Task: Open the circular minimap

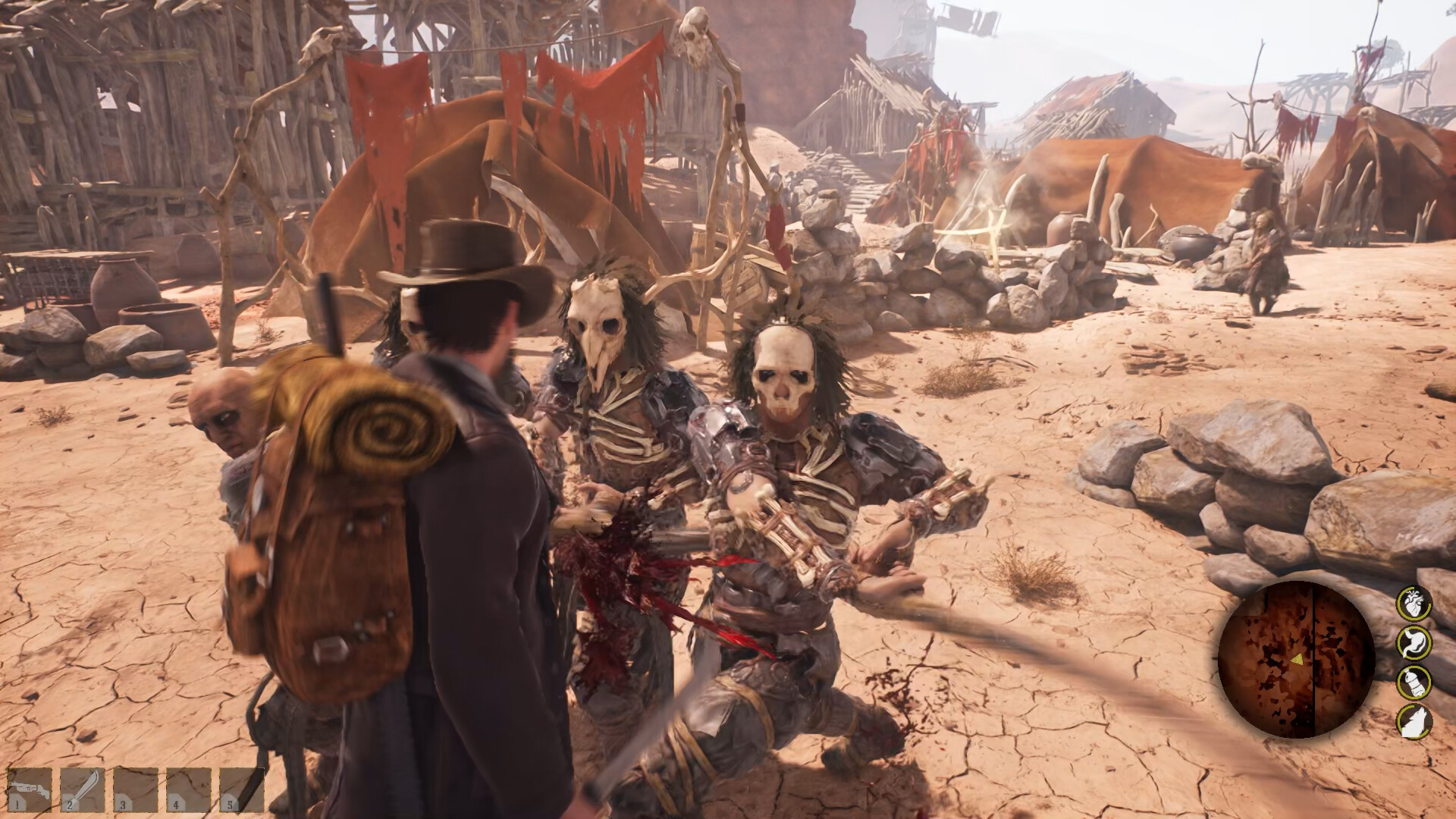Action: [x=1296, y=659]
